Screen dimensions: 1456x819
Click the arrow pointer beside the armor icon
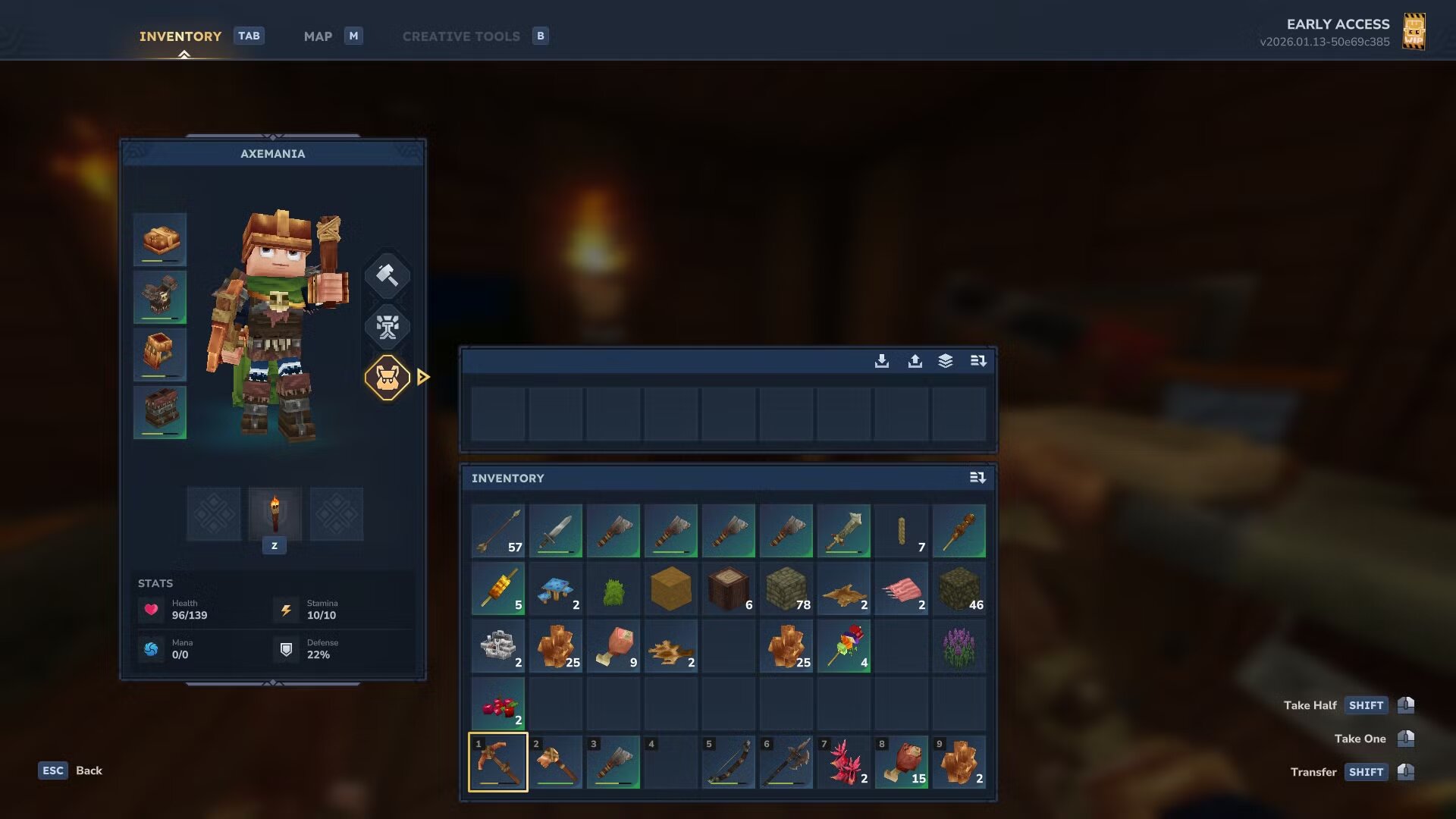coord(423,377)
